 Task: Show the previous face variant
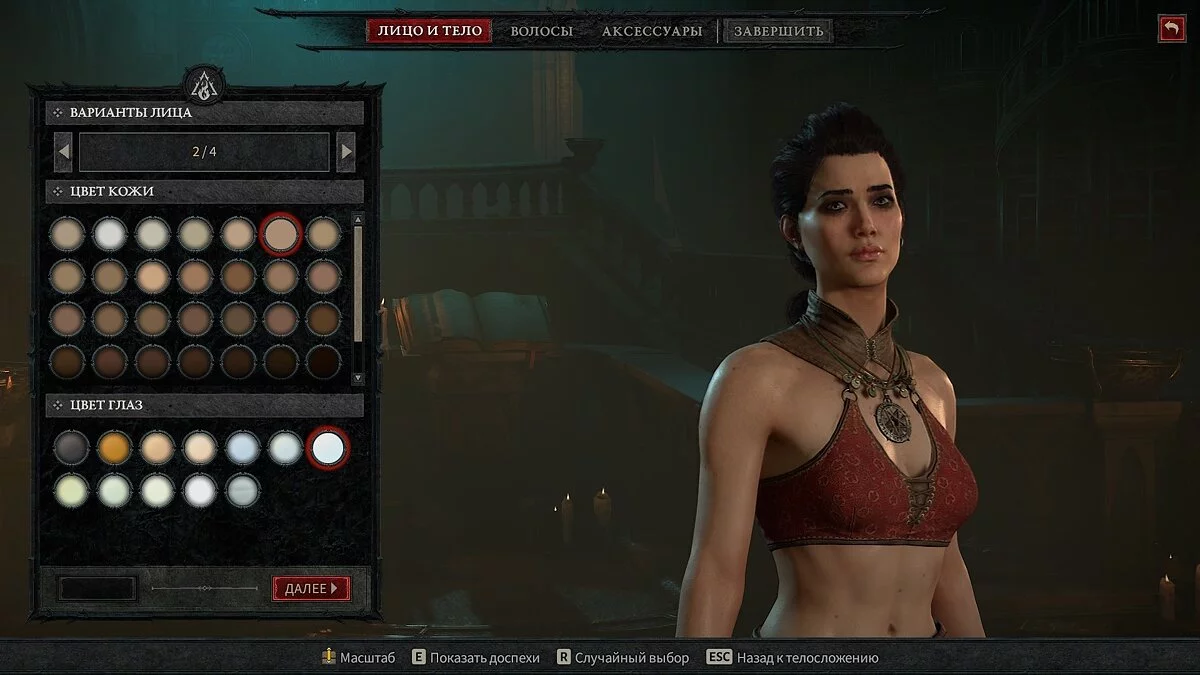[x=63, y=152]
